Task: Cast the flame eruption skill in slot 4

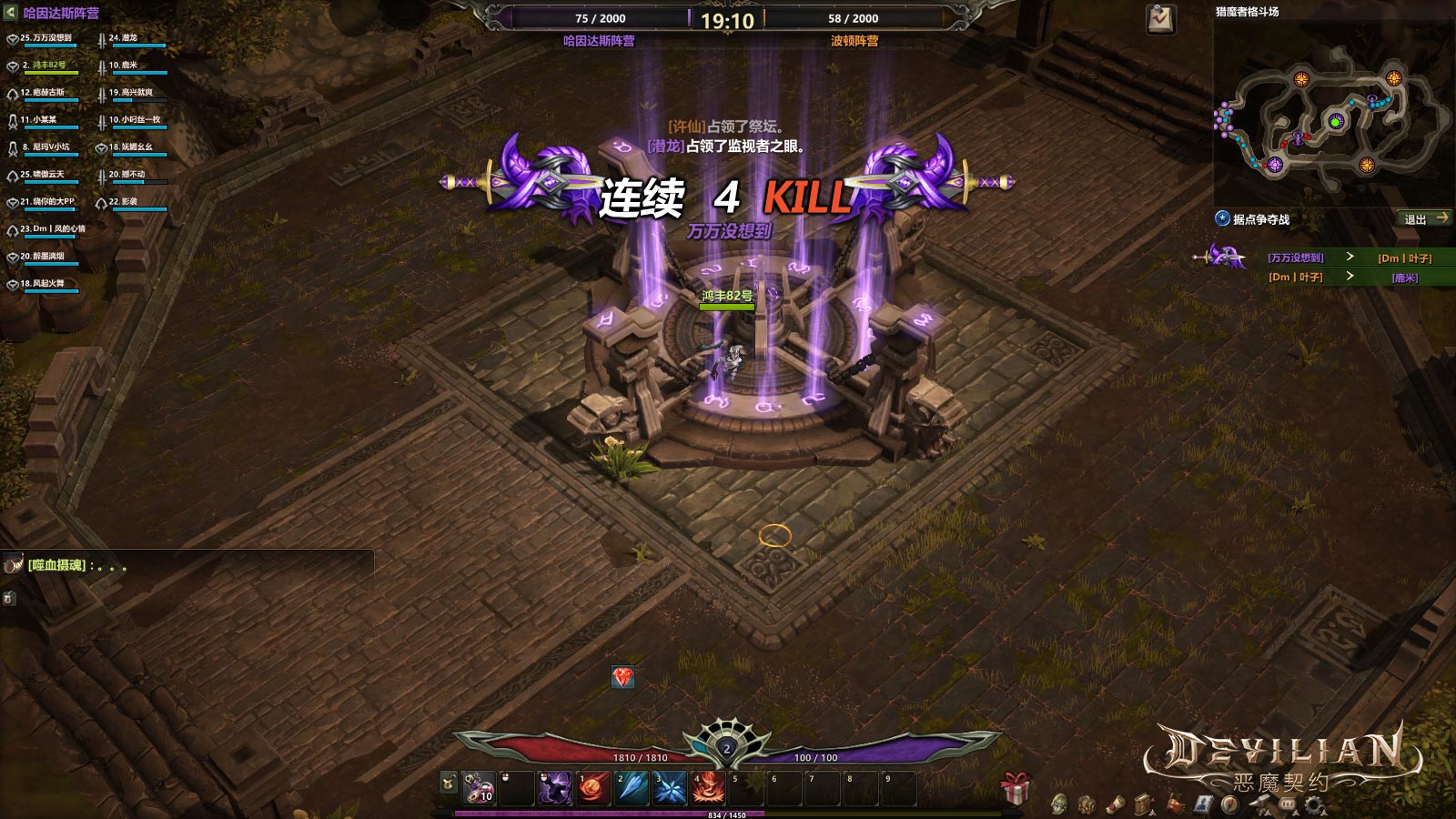Action: point(708,788)
